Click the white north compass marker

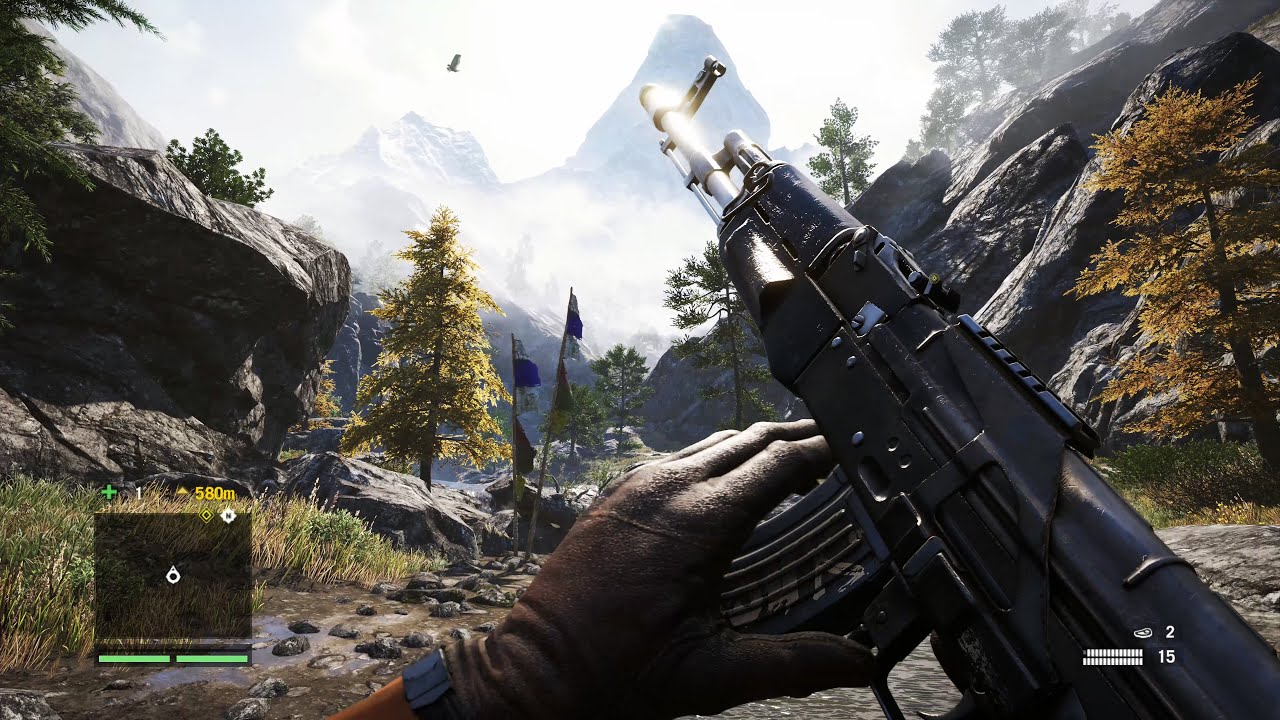pyautogui.click(x=228, y=515)
